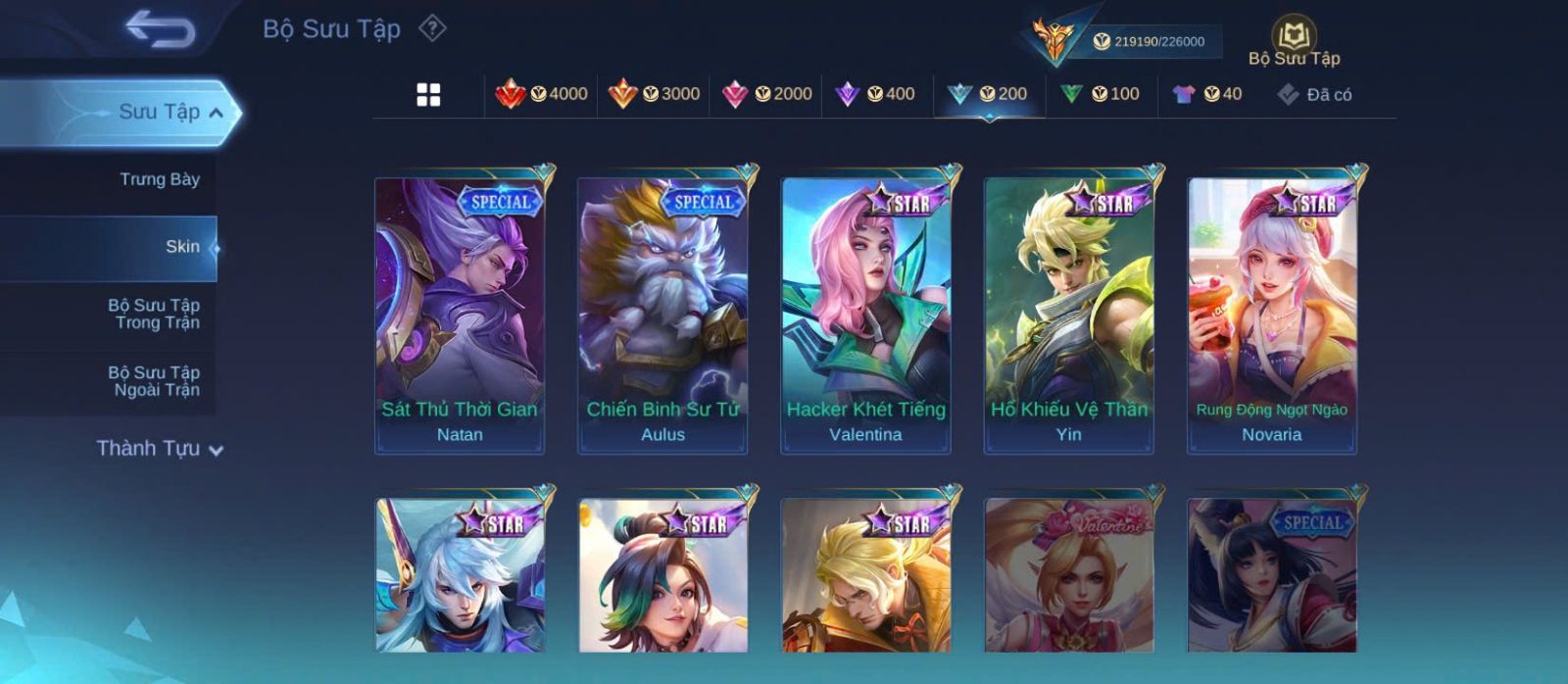
Task: Filter by Đã có owned skins
Action: tap(1315, 95)
